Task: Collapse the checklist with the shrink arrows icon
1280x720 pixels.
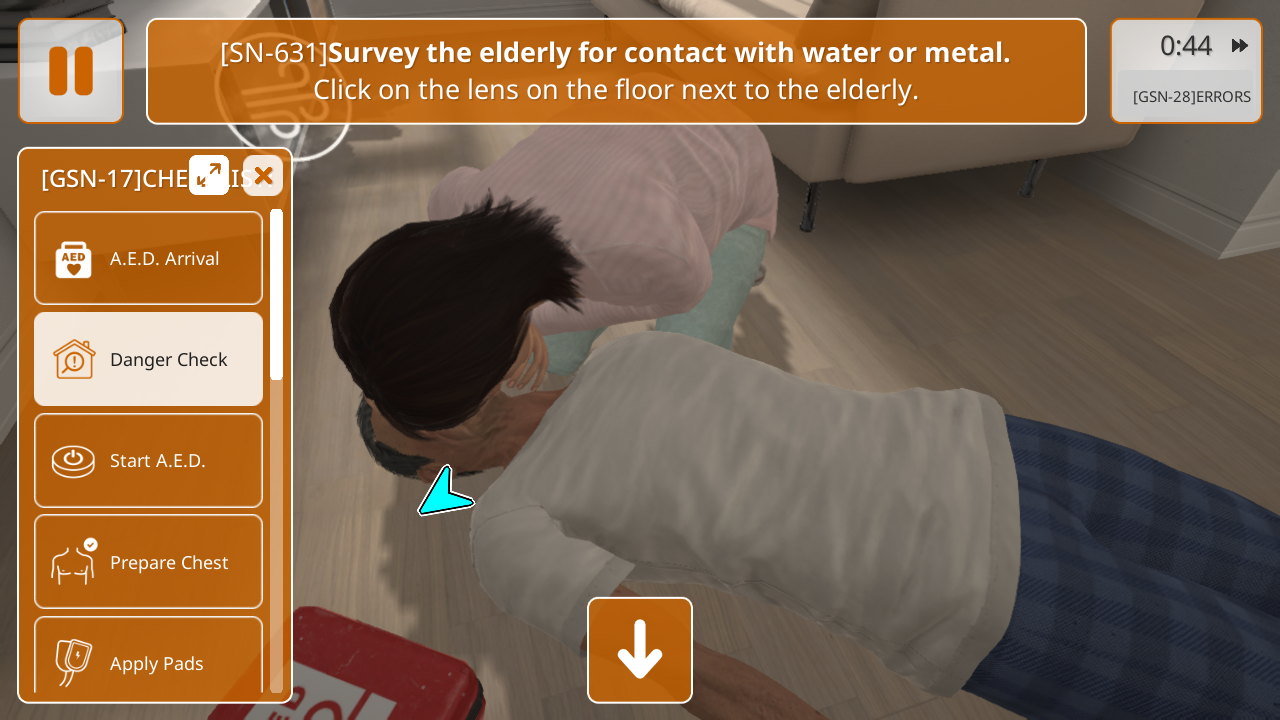Action: (x=209, y=176)
